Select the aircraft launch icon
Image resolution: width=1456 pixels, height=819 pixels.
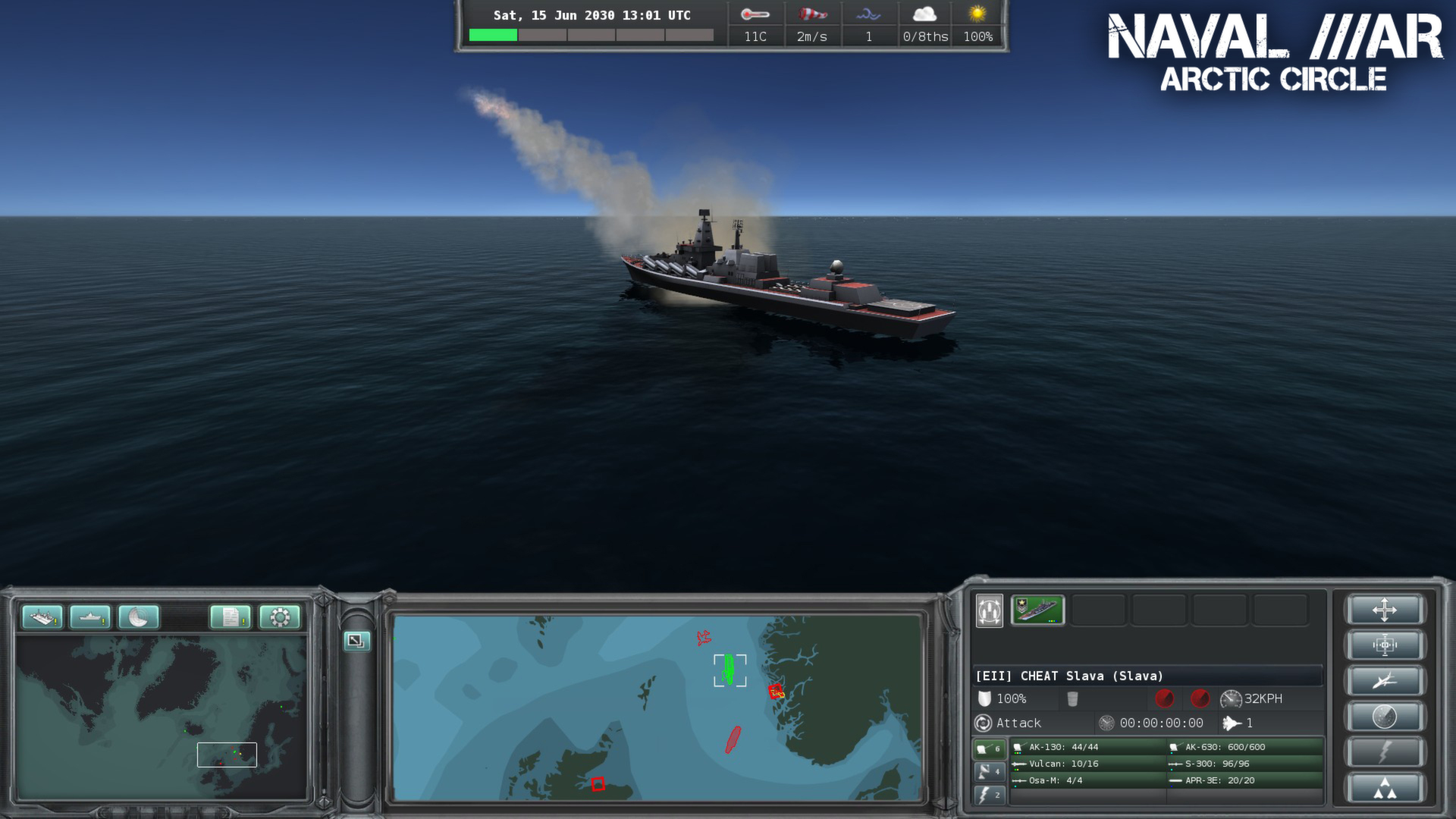pyautogui.click(x=1385, y=679)
